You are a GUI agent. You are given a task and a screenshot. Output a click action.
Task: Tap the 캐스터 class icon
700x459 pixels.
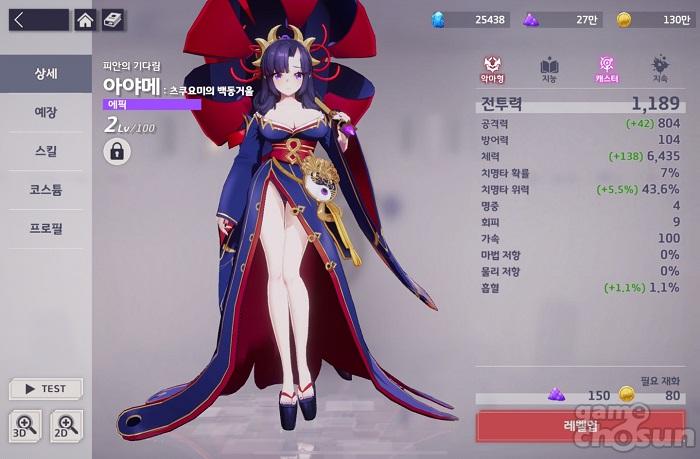click(605, 69)
